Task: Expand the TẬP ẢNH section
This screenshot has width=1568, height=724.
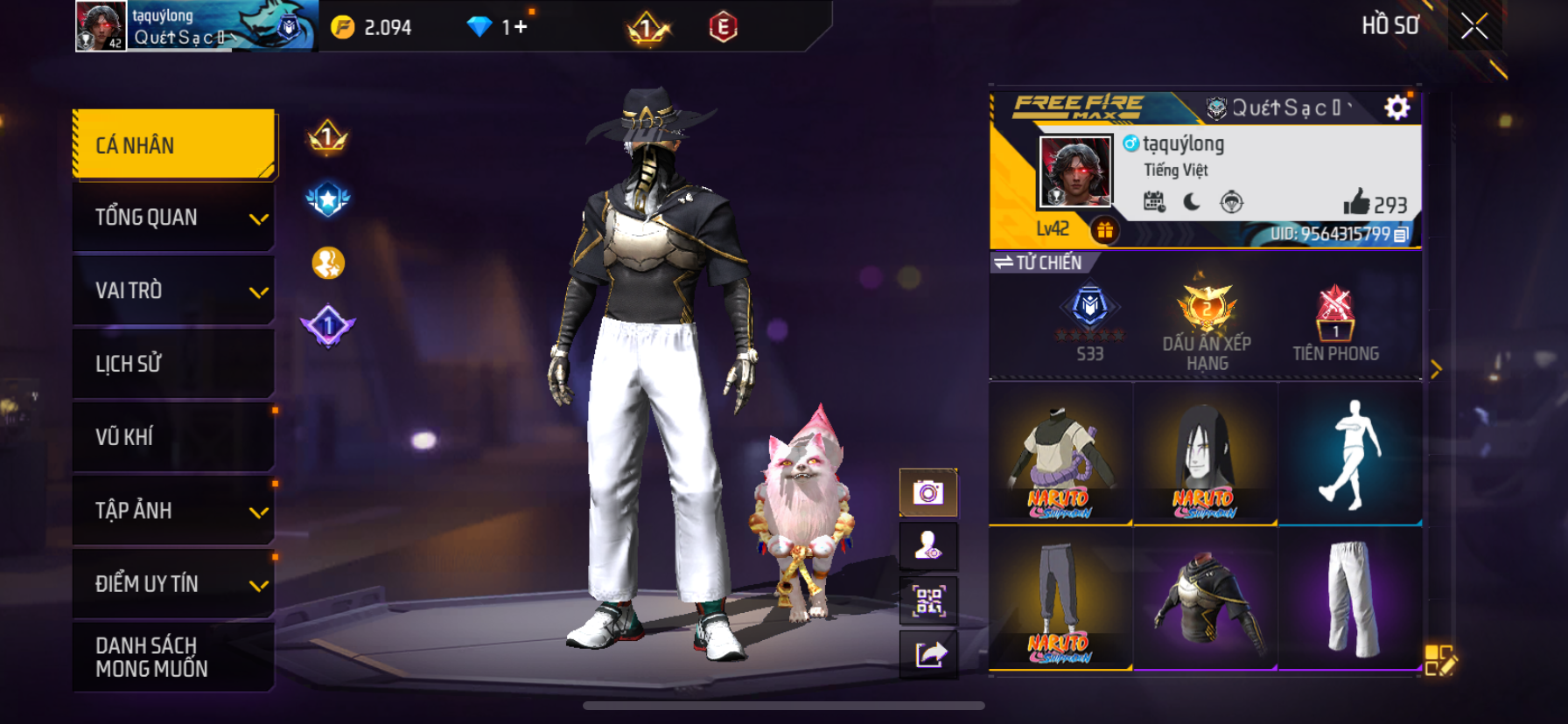Action: click(174, 511)
